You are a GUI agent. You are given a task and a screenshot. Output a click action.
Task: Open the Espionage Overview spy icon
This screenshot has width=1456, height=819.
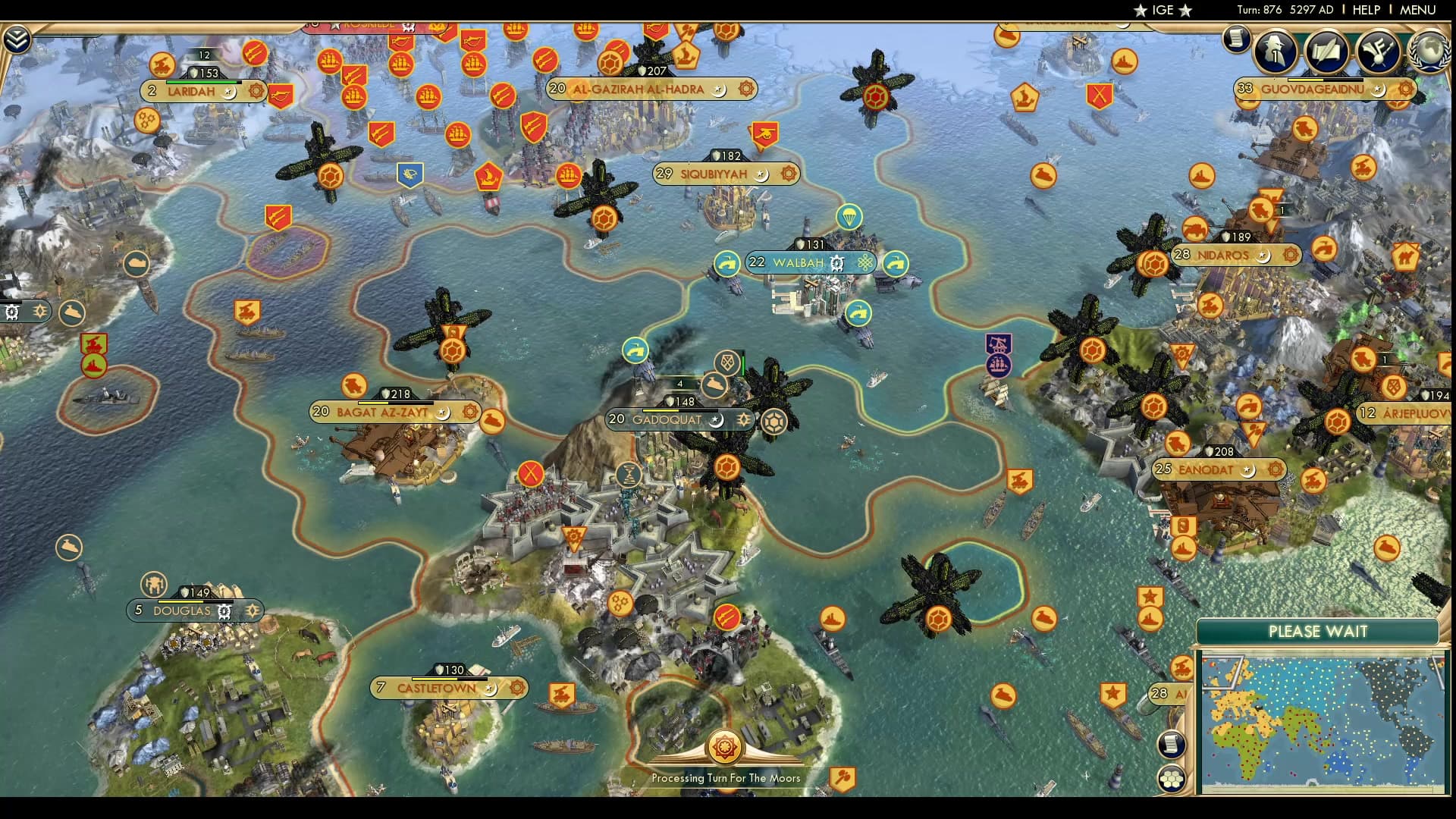tap(1275, 52)
